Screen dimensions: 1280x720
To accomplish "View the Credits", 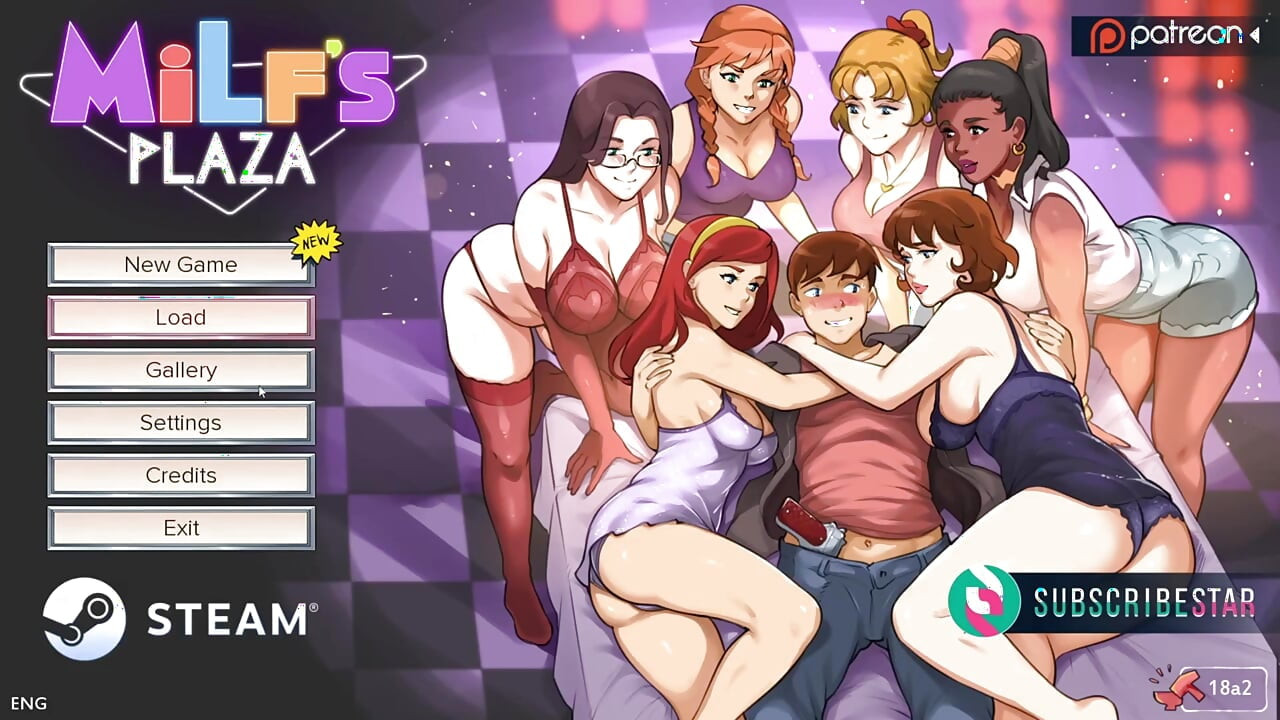I will pos(180,475).
